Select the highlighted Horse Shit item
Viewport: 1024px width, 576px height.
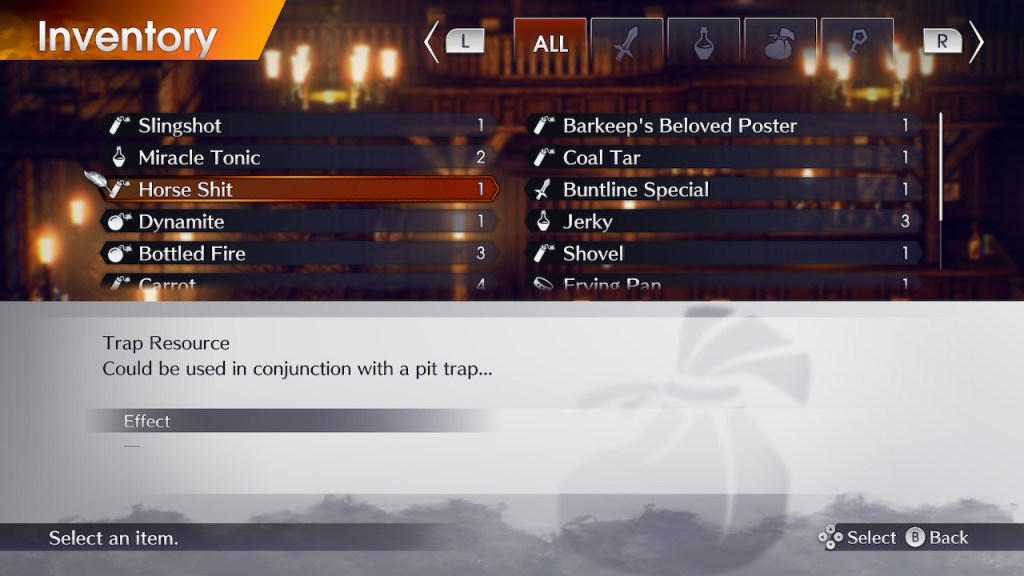300,190
